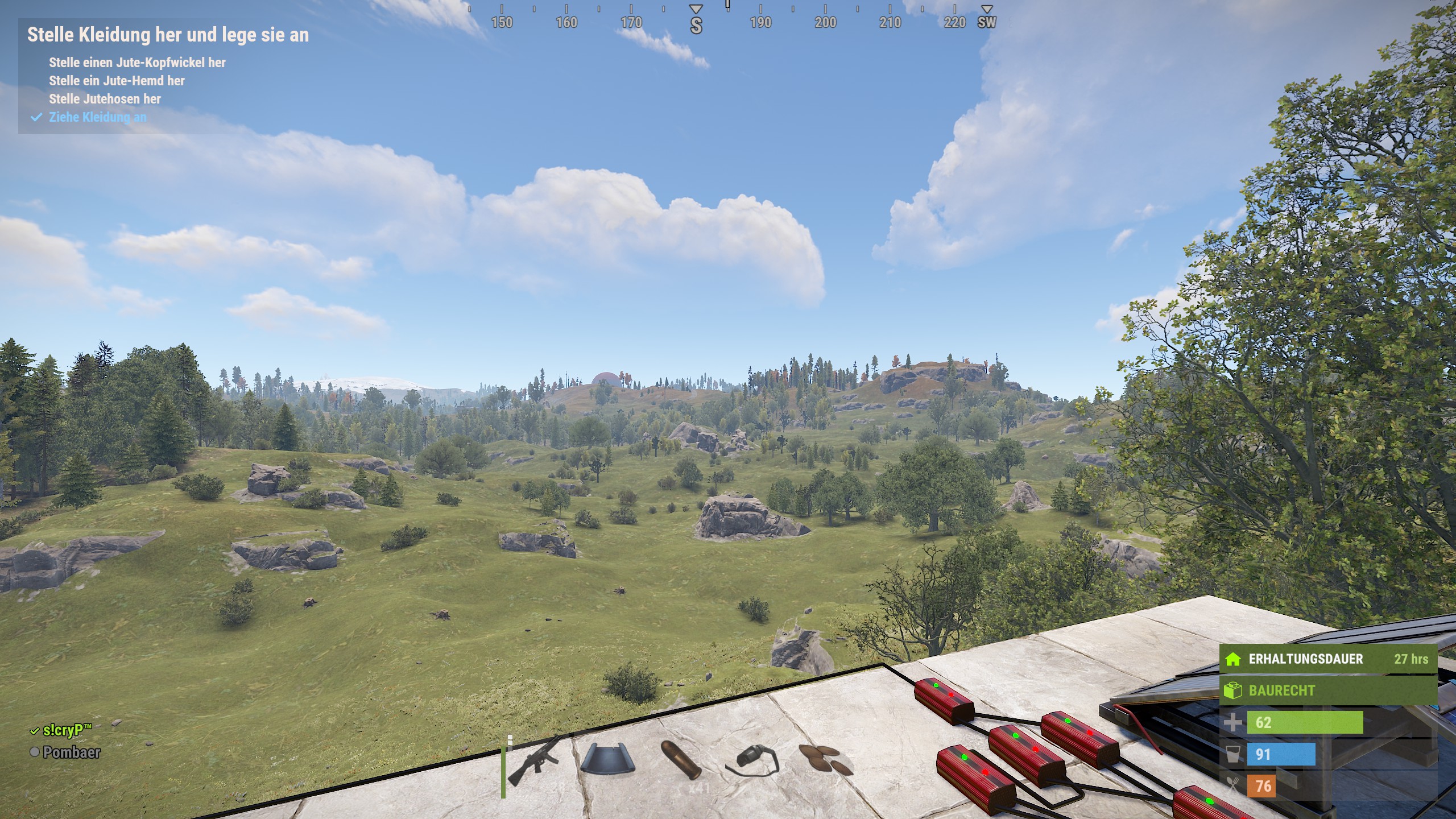The height and width of the screenshot is (819, 1456).
Task: Select the blue building plan hotbar slot
Action: click(x=604, y=760)
